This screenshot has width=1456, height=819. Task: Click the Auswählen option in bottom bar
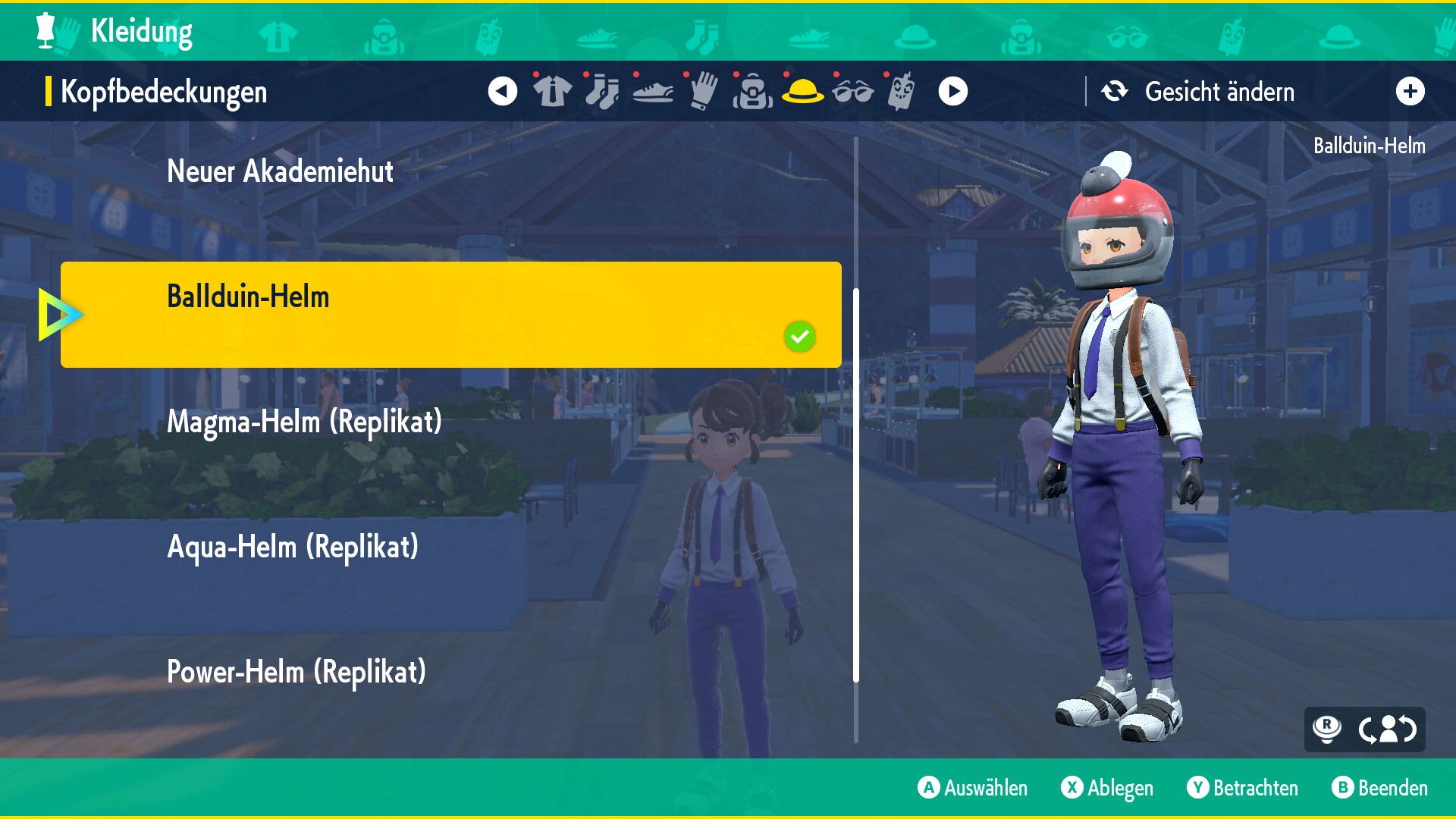[x=973, y=788]
